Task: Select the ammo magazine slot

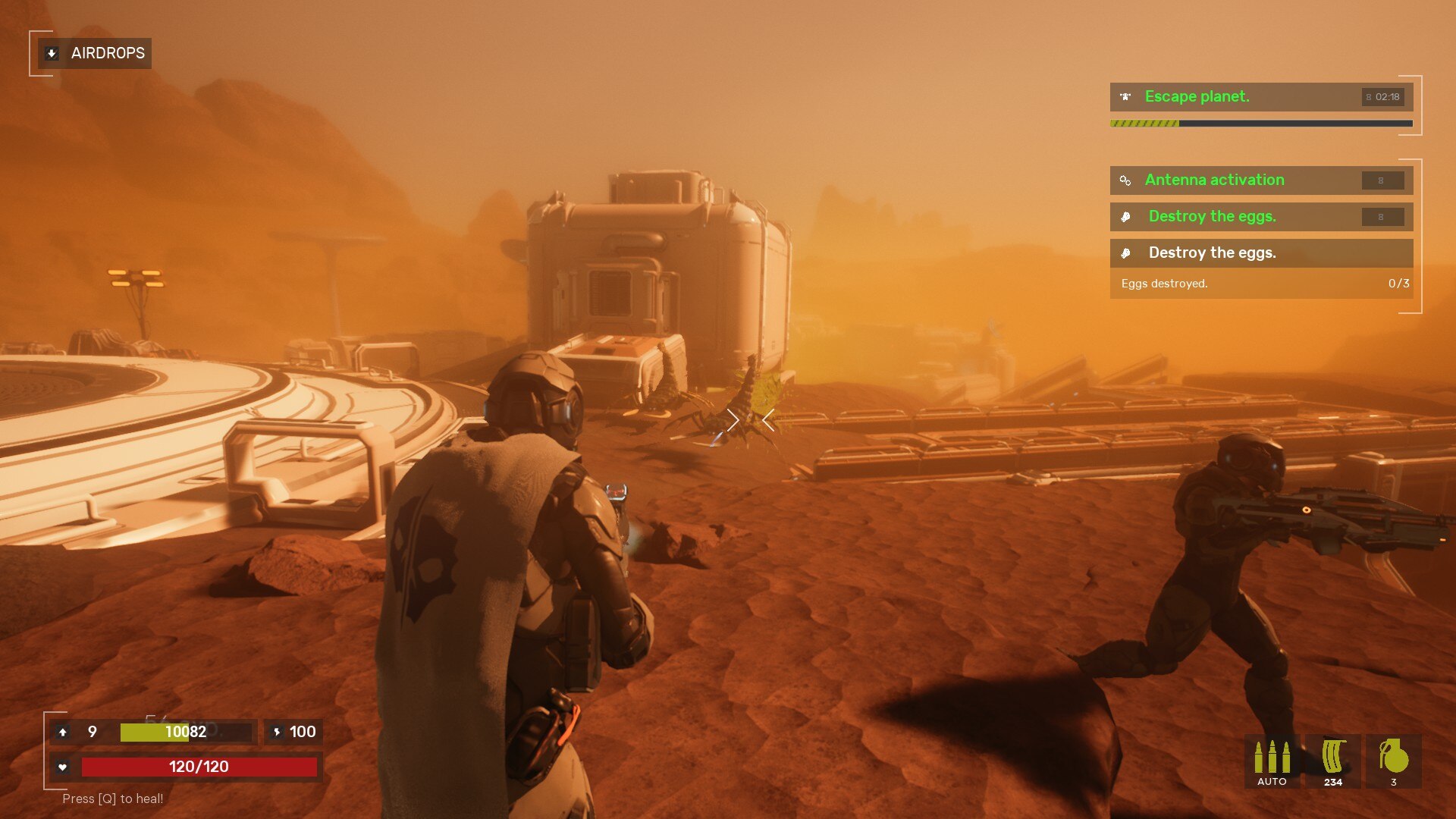Action: pyautogui.click(x=1333, y=761)
